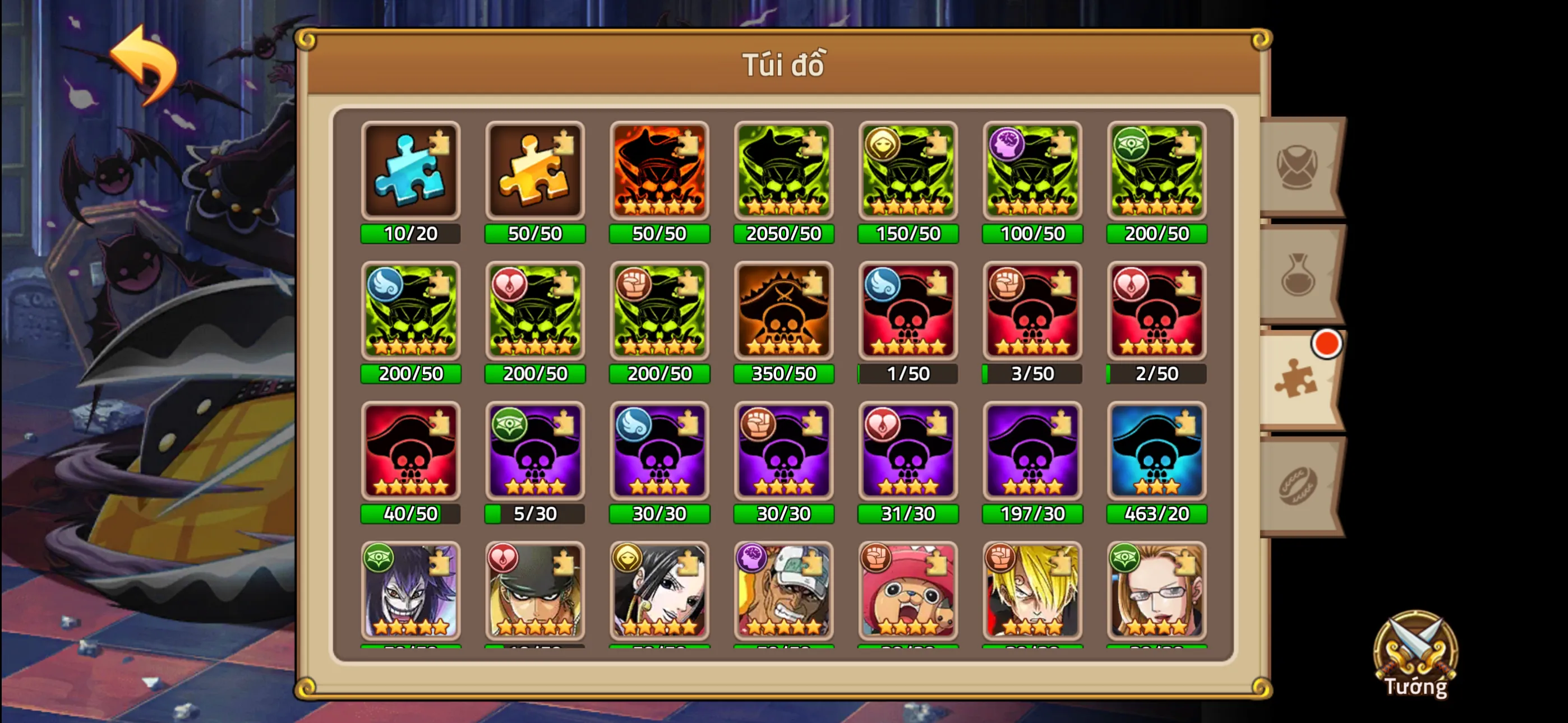Select the blue puzzle piece showing 10/20
The height and width of the screenshot is (723, 1568).
[x=411, y=172]
